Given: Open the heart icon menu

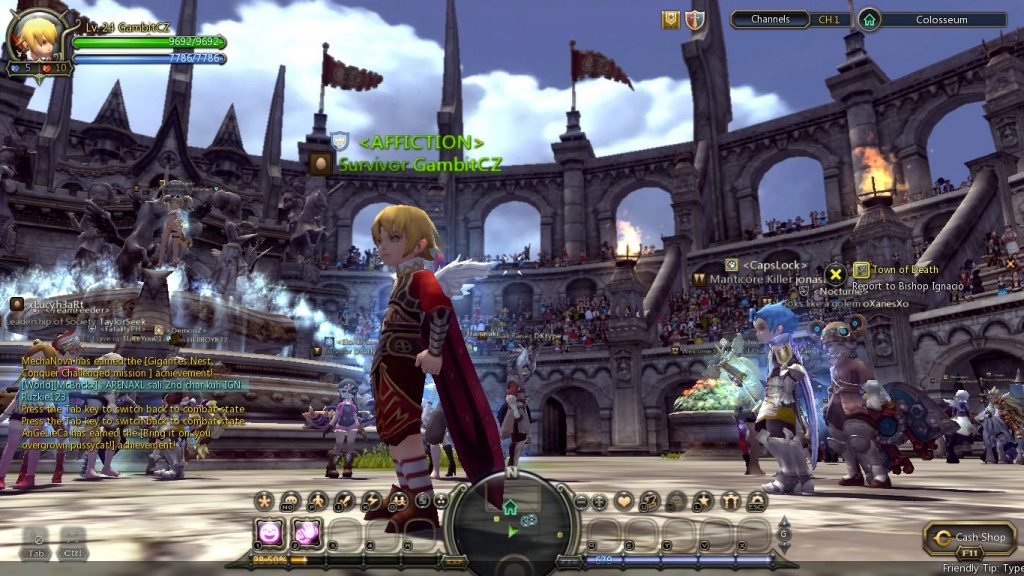Looking at the screenshot, I should click(x=624, y=500).
